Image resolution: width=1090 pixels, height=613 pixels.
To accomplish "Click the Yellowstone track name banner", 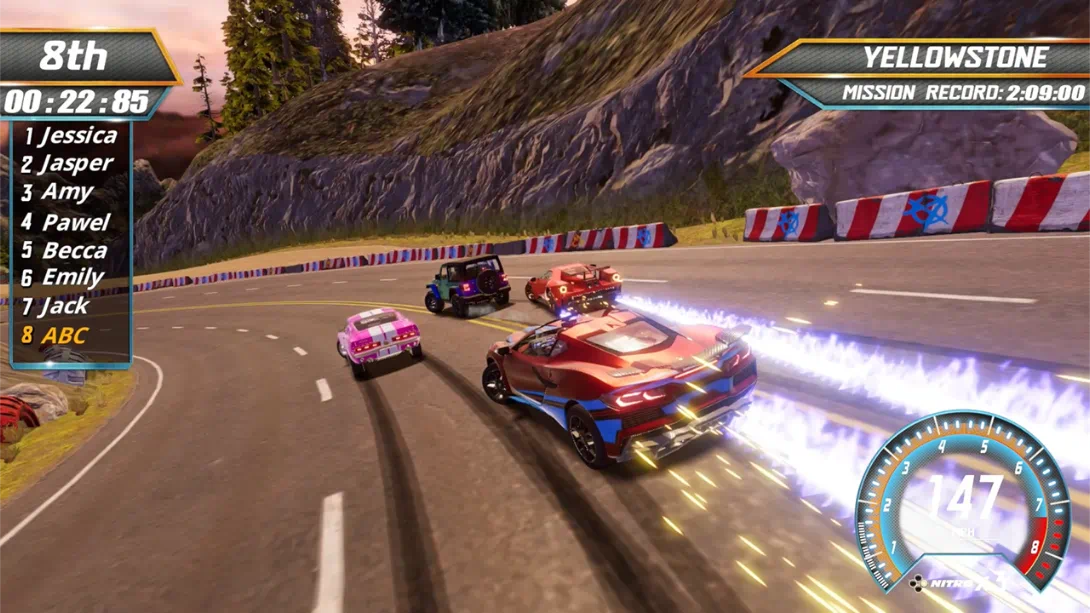I will coord(955,57).
